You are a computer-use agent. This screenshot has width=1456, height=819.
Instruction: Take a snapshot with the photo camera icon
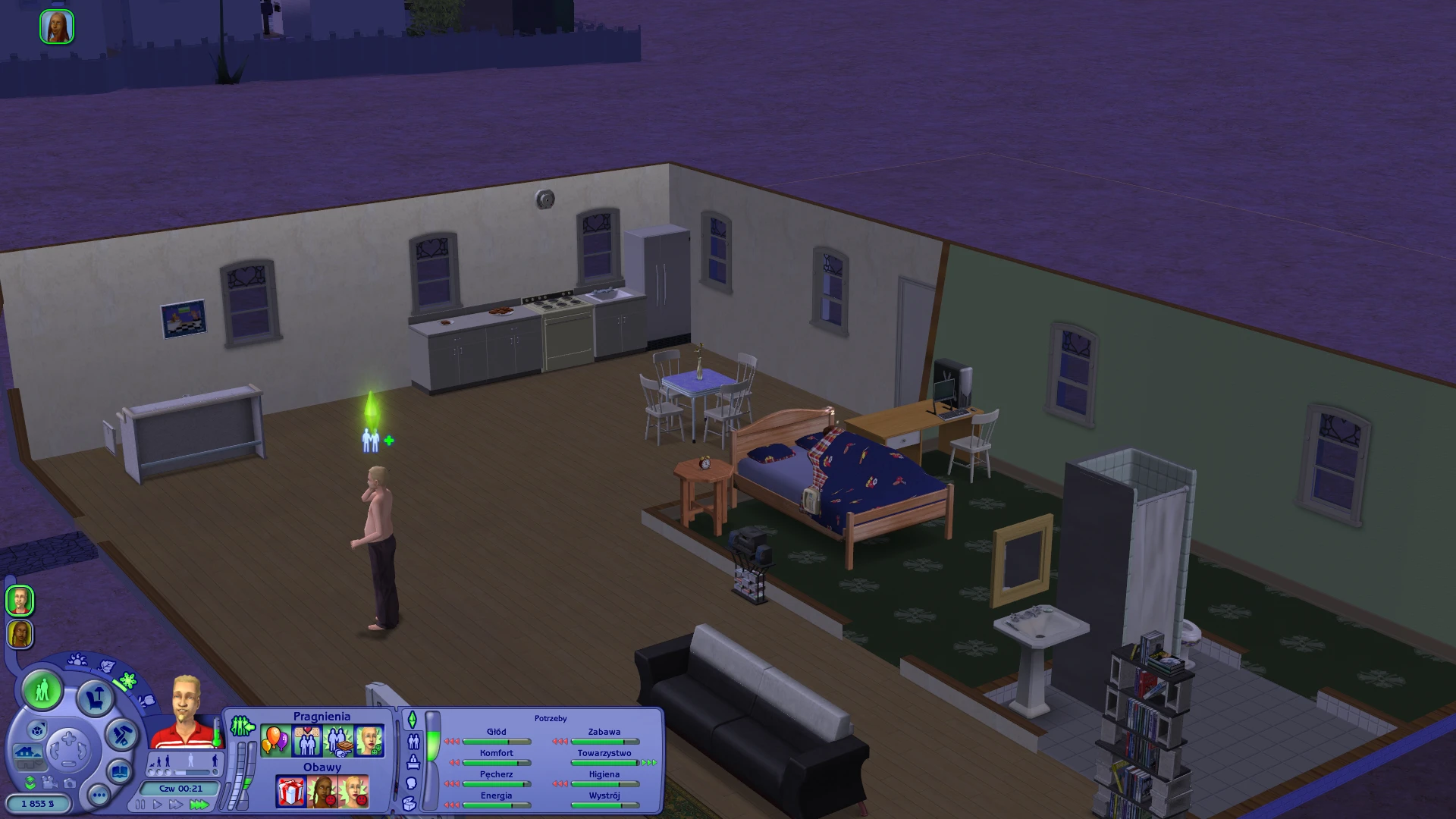tap(70, 784)
